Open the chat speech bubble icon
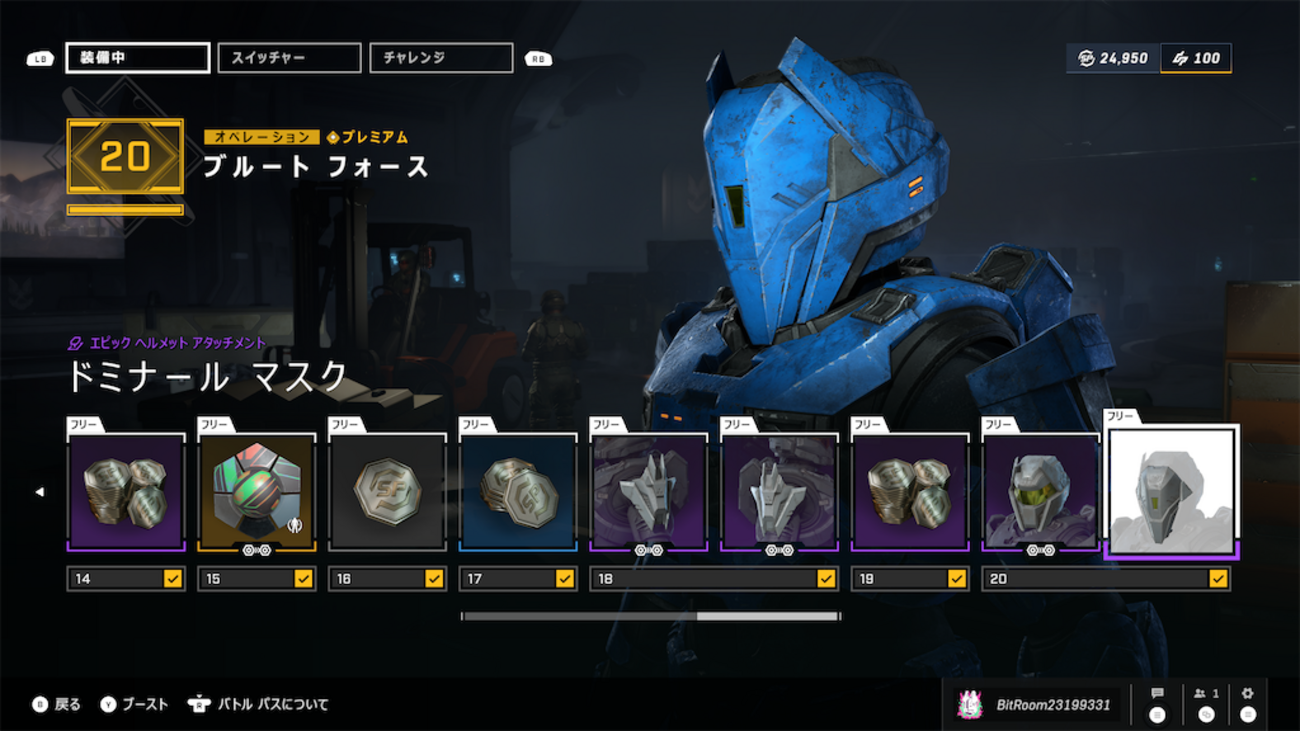 (x=1157, y=703)
